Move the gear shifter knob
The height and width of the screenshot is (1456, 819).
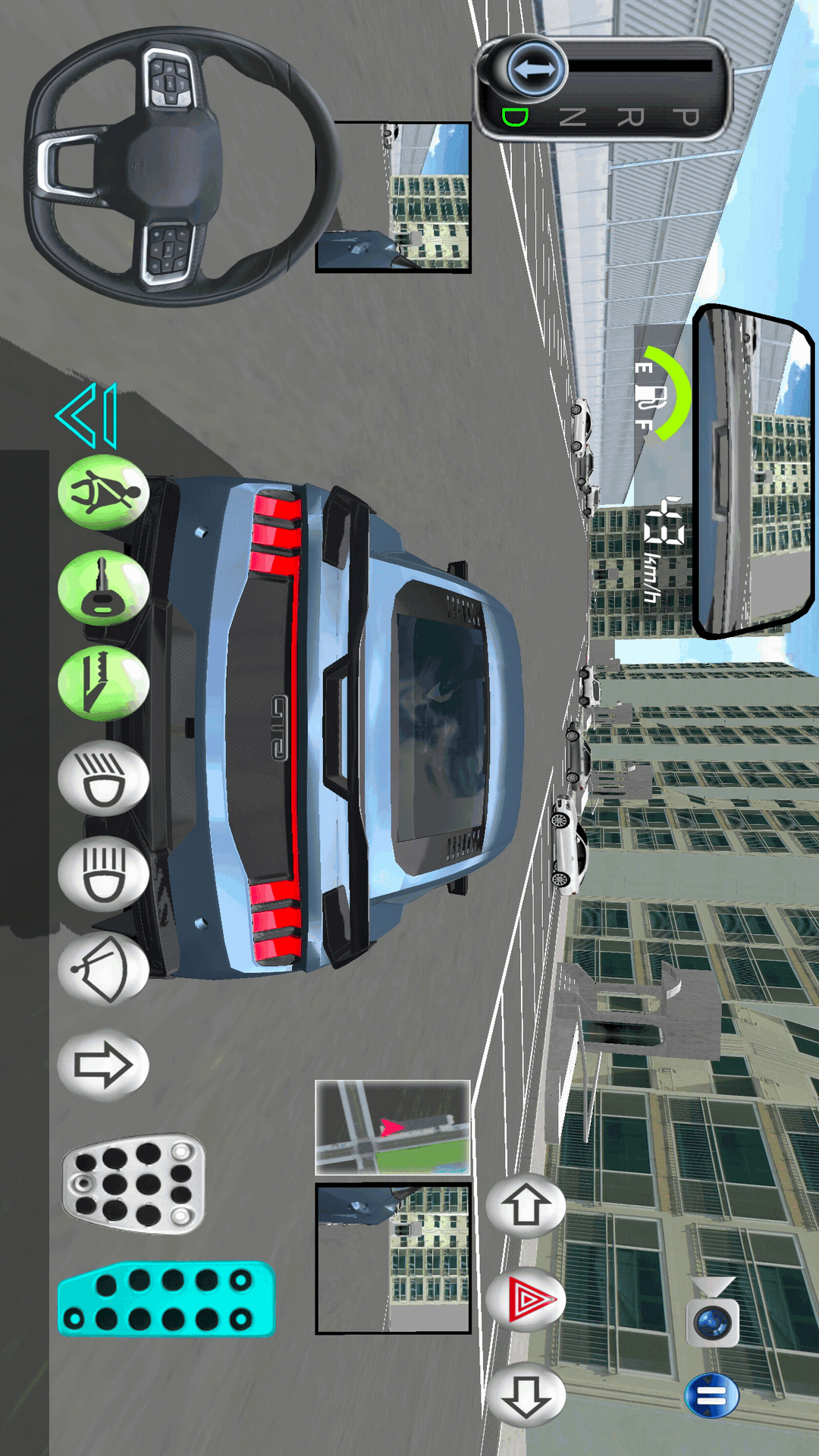(535, 70)
